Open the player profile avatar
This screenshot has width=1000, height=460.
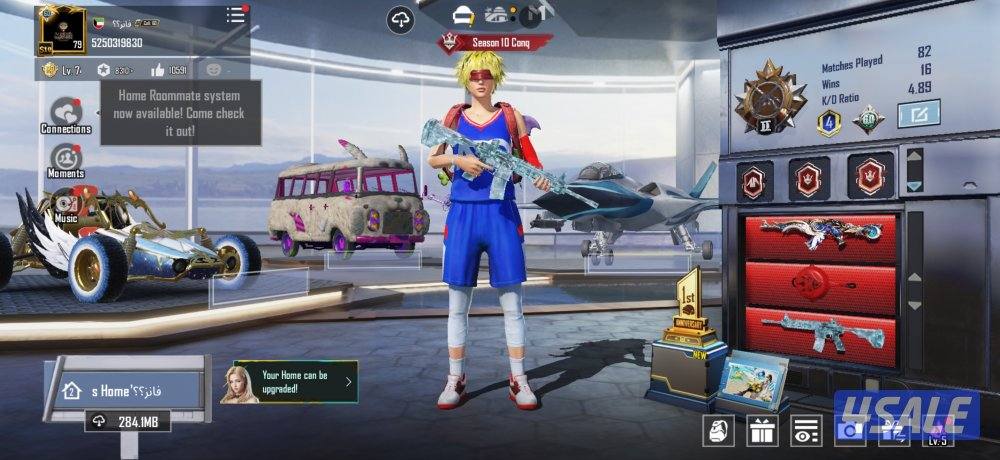click(x=58, y=30)
